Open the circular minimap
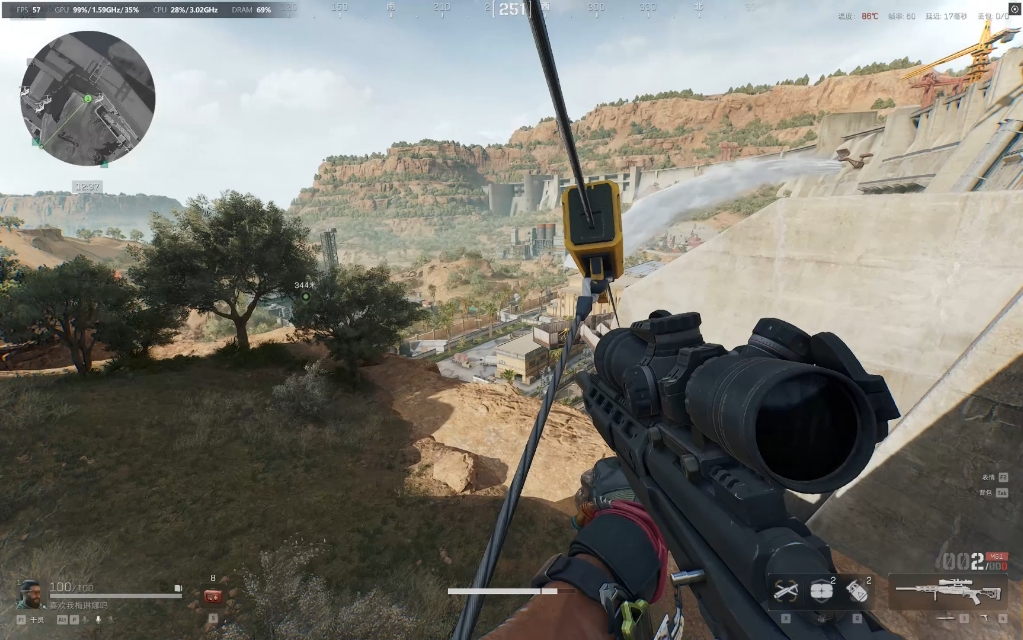 (x=87, y=98)
